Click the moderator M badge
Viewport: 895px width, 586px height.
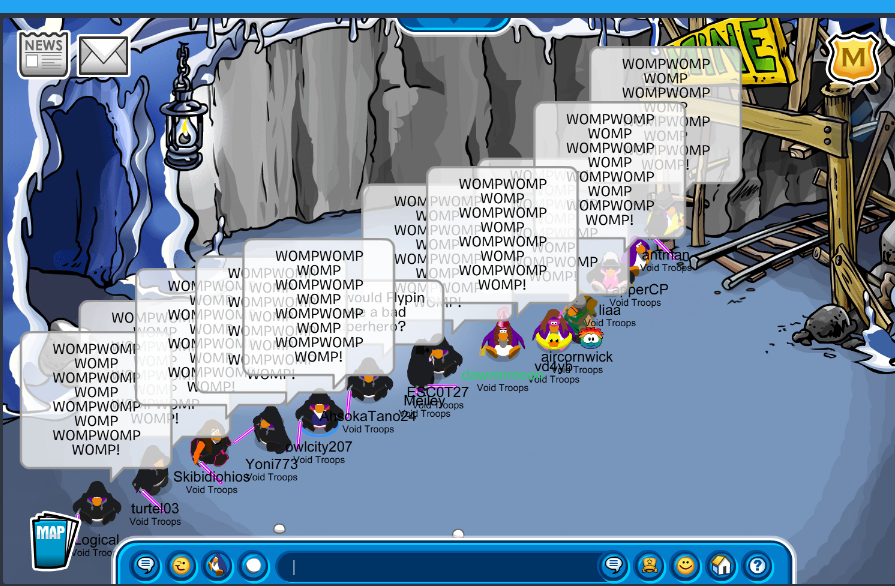853,59
